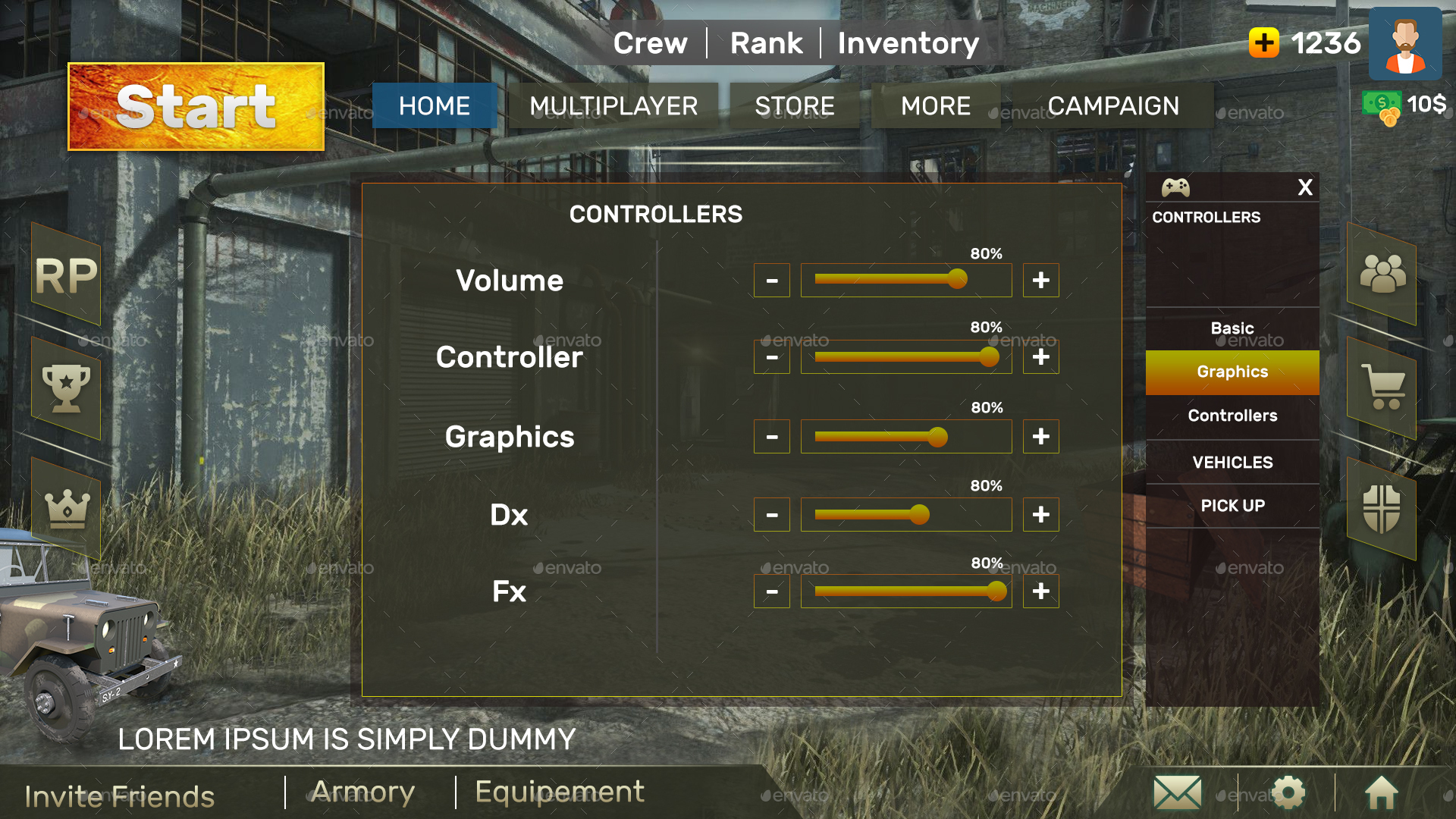Image resolution: width=1456 pixels, height=819 pixels.
Task: Select the VEHICLES settings category
Action: 1232,462
